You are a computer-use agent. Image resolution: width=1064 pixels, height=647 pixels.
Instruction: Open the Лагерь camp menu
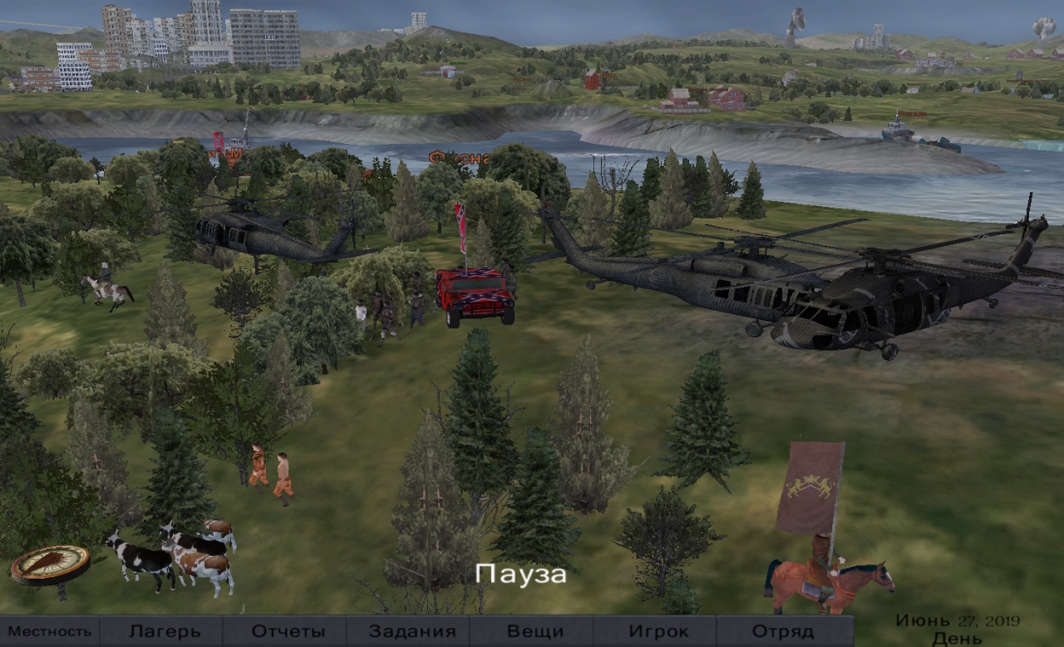point(164,632)
